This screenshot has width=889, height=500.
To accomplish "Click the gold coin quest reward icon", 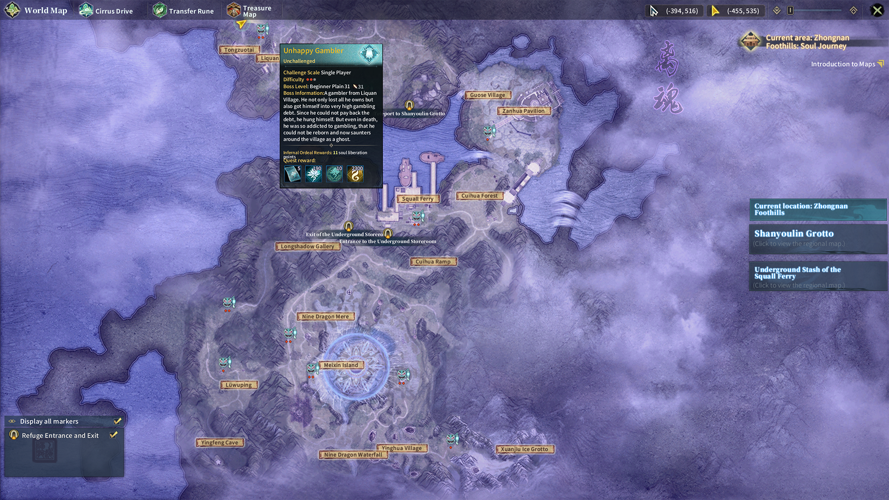I will point(355,174).
